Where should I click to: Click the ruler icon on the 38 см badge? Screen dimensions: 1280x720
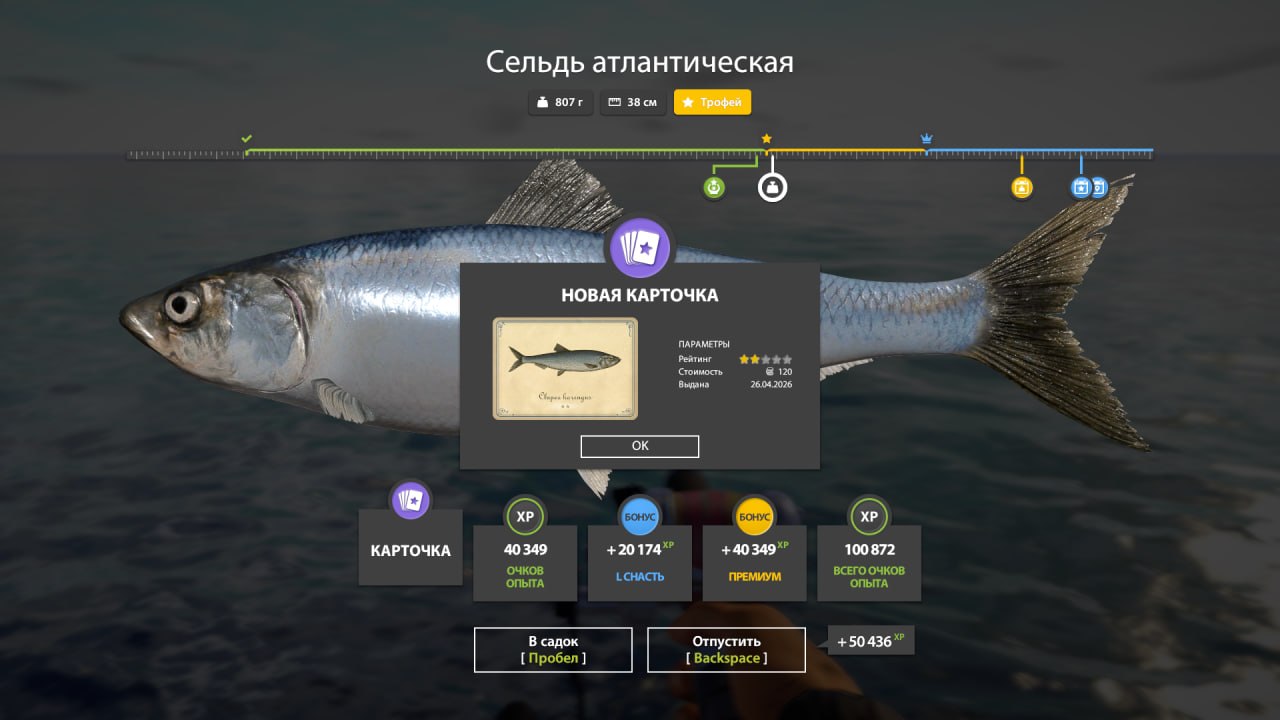613,101
